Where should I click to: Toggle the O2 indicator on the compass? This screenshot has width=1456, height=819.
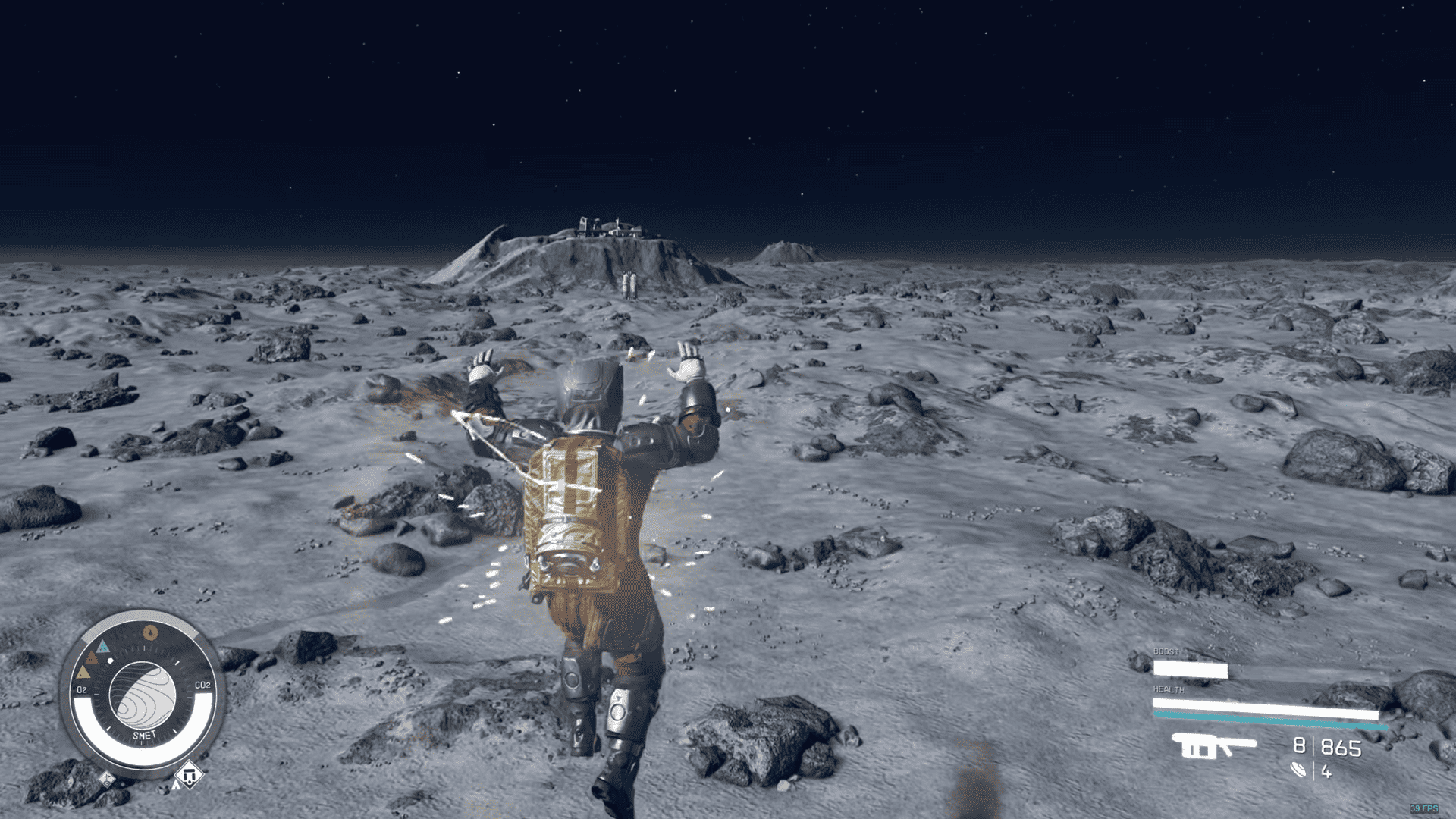82,689
